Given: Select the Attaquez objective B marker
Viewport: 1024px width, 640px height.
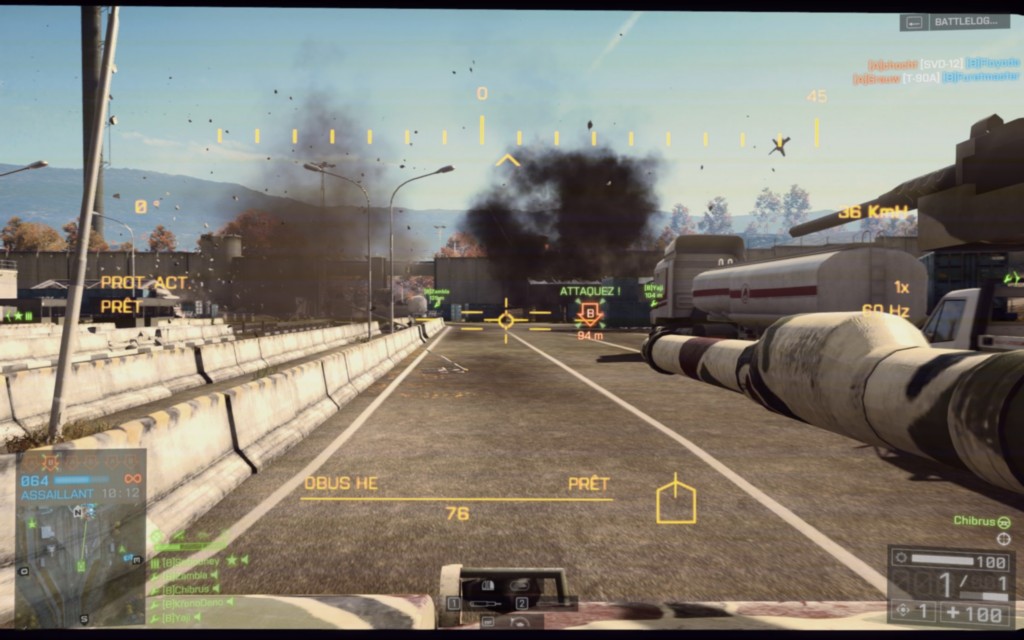Looking at the screenshot, I should [x=590, y=313].
